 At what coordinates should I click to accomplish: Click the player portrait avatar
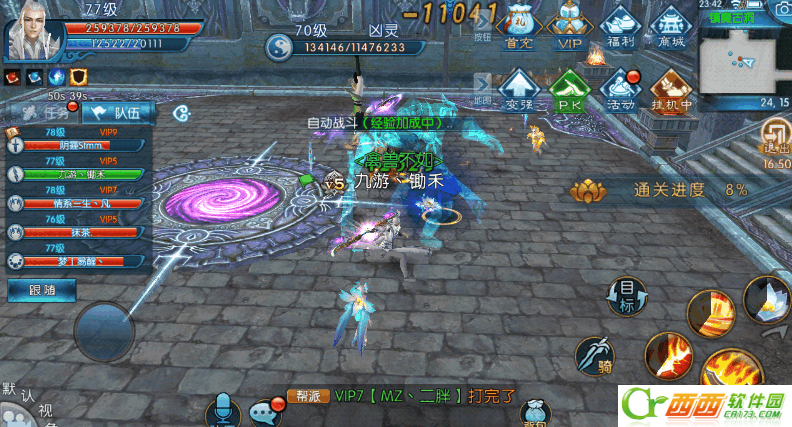tap(33, 30)
